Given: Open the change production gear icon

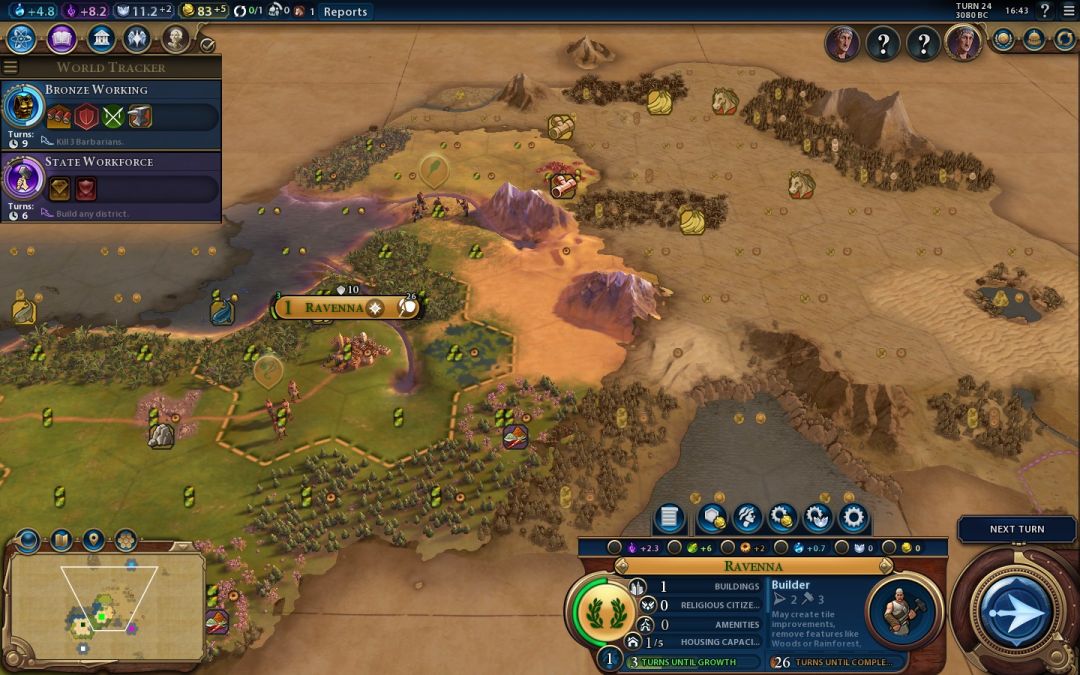Looking at the screenshot, I should tap(852, 518).
